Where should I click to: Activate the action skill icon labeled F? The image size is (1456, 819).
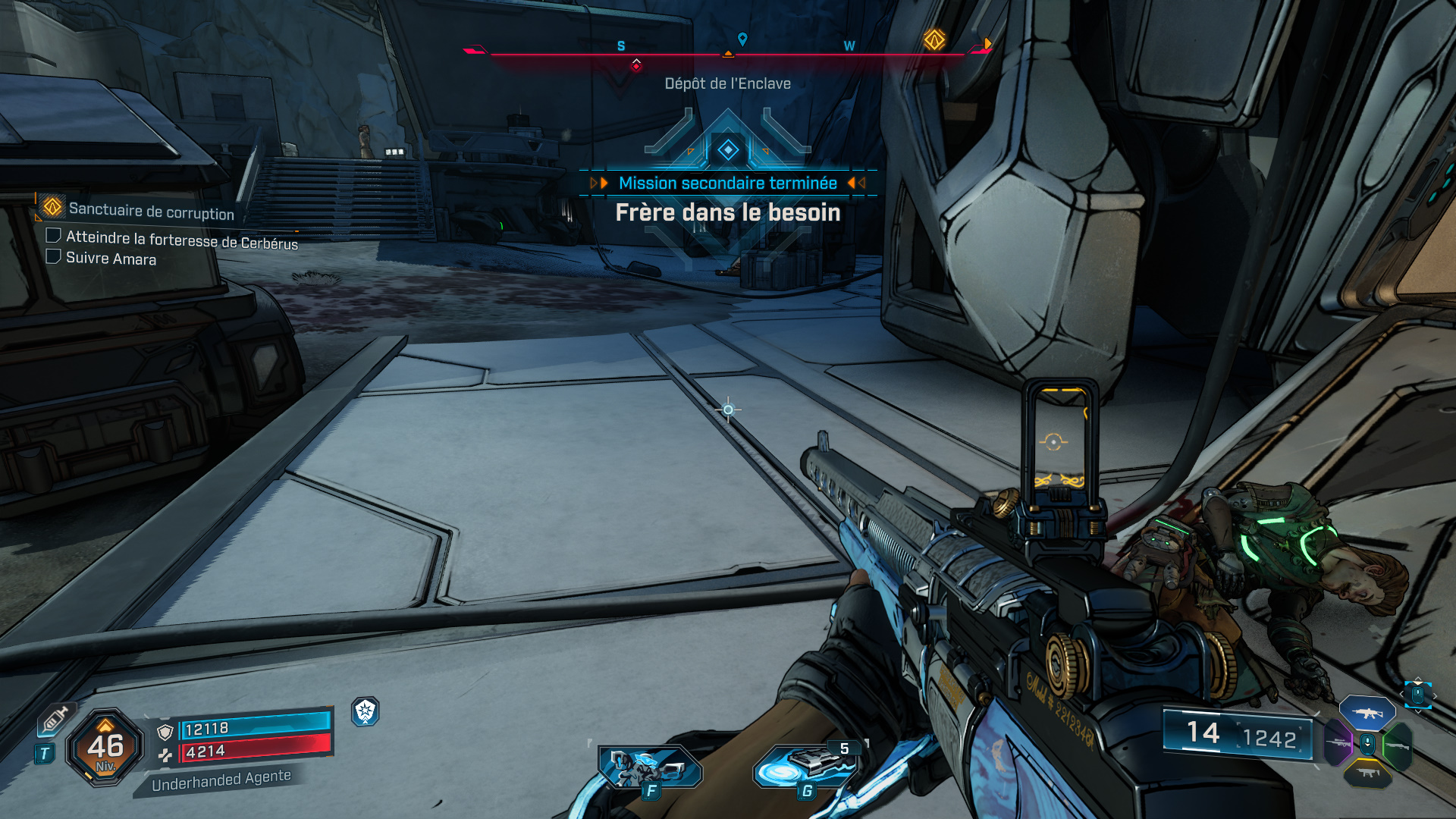(x=649, y=768)
